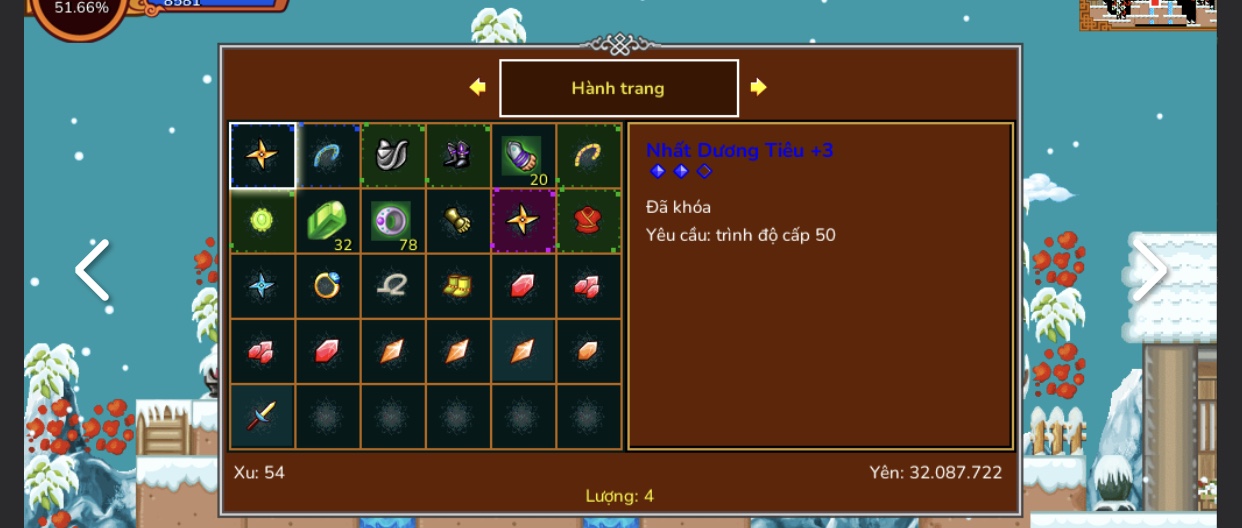
Task: Select the gold bead necklace slot
Action: (x=588, y=155)
